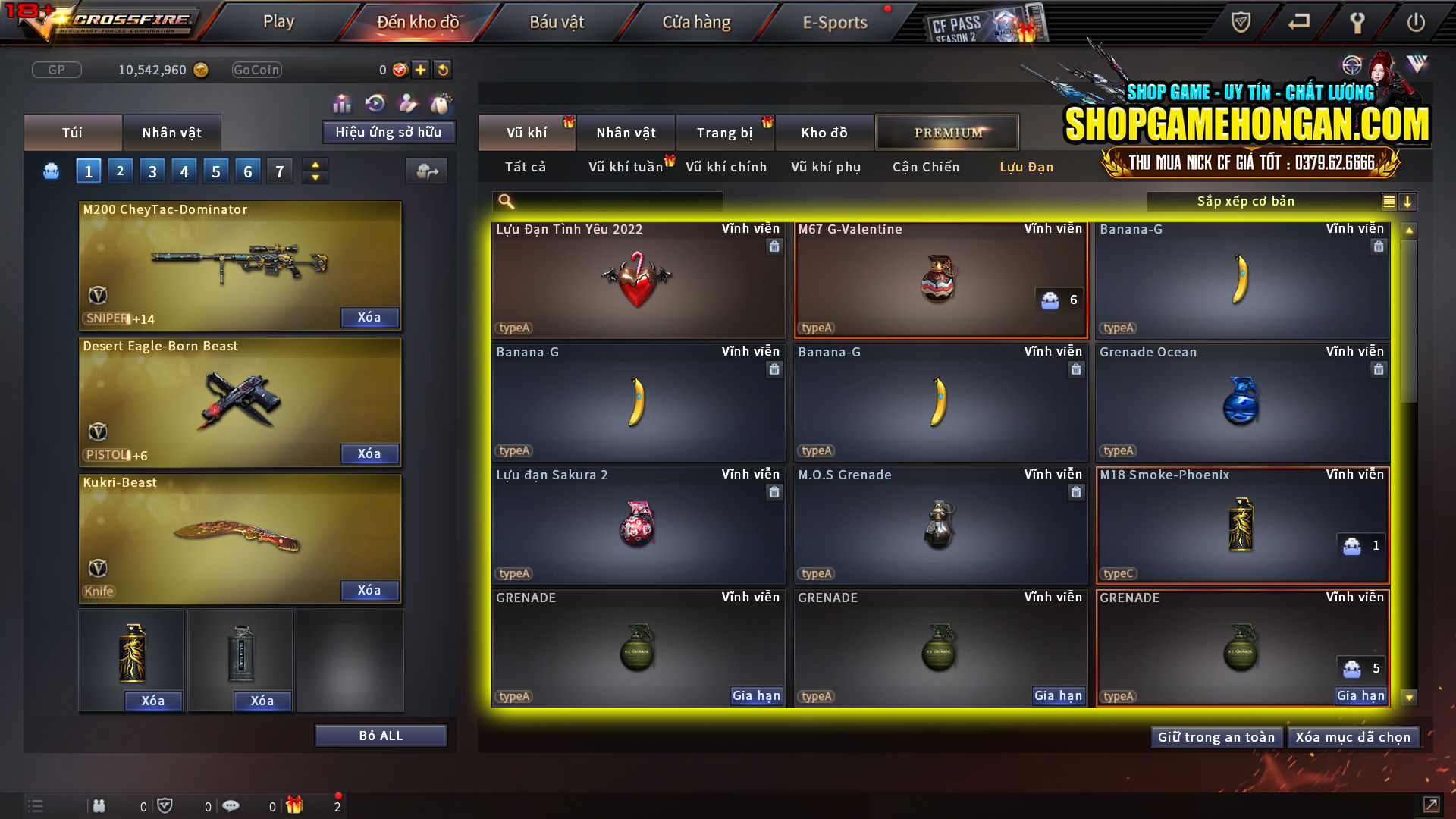The image size is (1456, 819).
Task: Expand the bag page up arrow selector
Action: [x=315, y=165]
